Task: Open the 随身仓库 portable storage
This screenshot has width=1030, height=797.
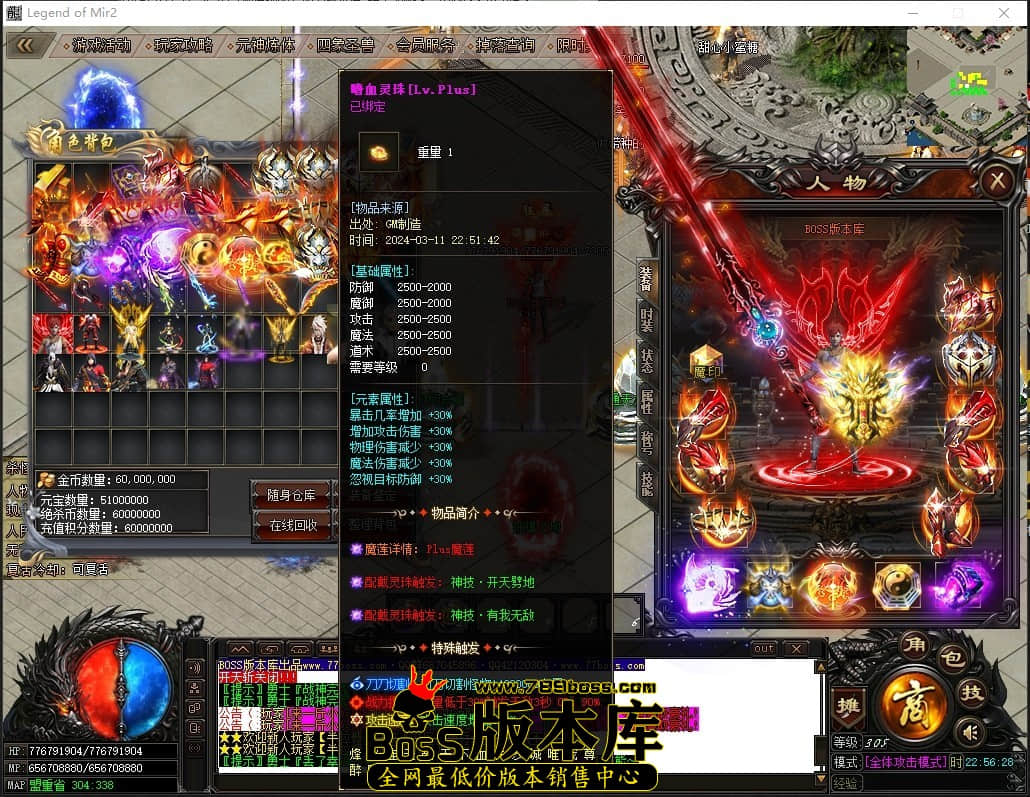Action: [x=291, y=495]
